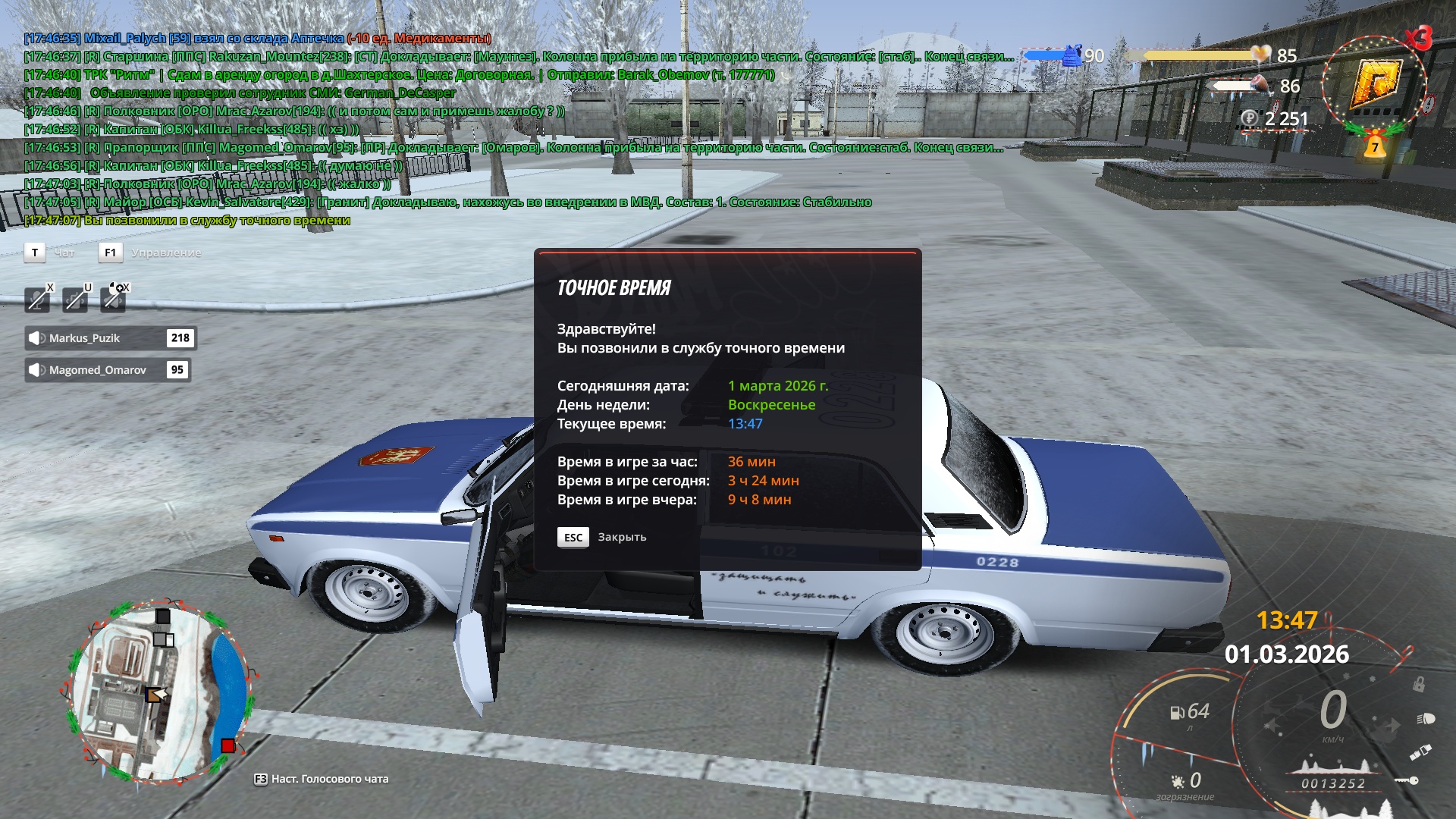Open the golden bell notification icon
Screen dimensions: 1456x819
[1375, 145]
